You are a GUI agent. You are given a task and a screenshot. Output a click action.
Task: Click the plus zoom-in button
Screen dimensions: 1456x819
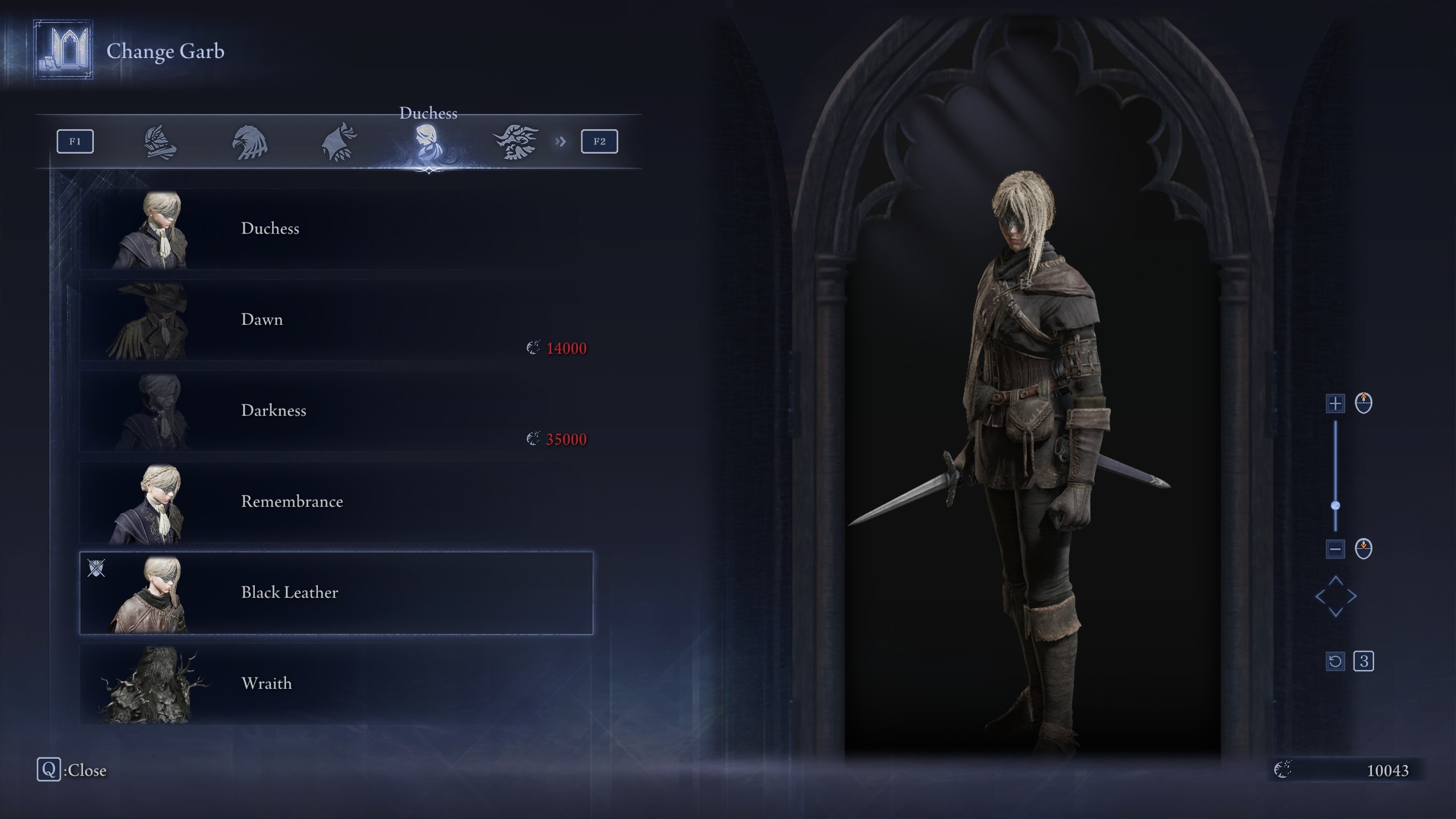click(1335, 404)
